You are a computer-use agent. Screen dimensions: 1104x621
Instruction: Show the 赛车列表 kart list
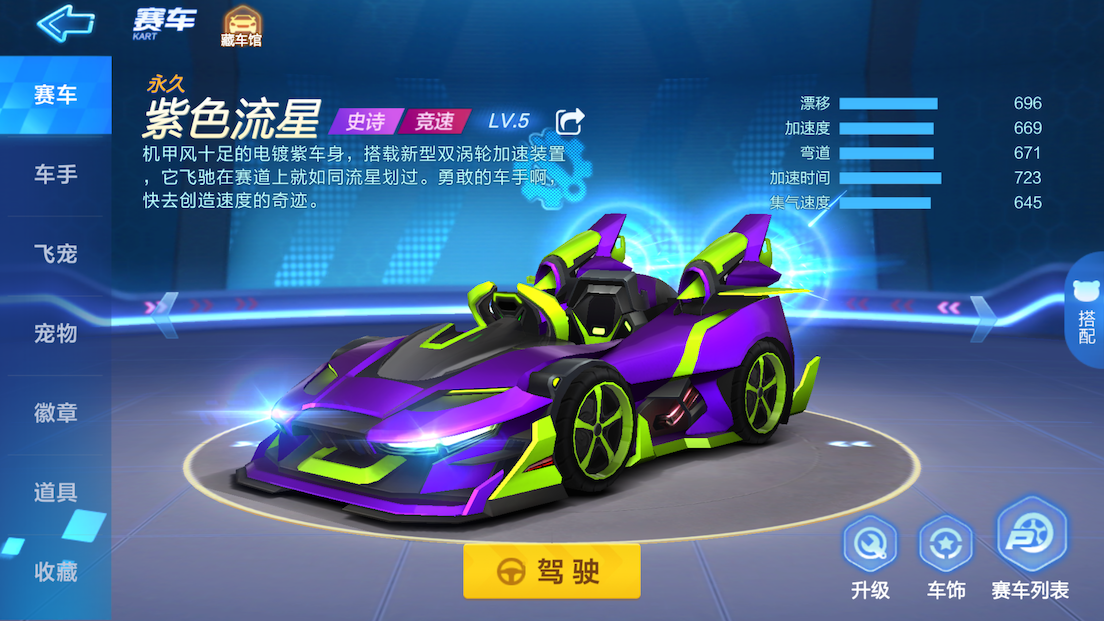click(x=1030, y=550)
